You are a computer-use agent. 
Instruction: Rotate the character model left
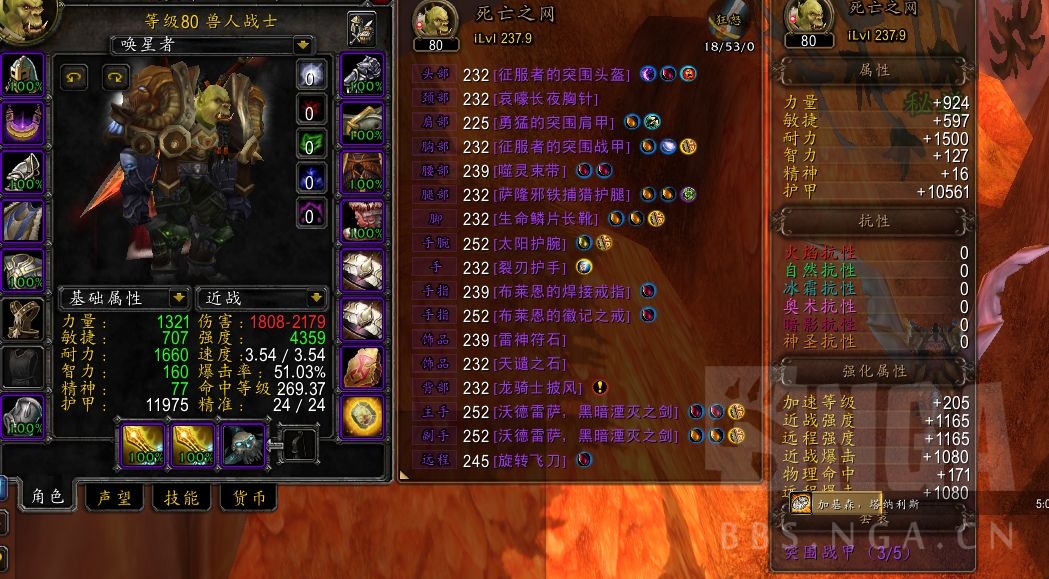(x=75, y=77)
